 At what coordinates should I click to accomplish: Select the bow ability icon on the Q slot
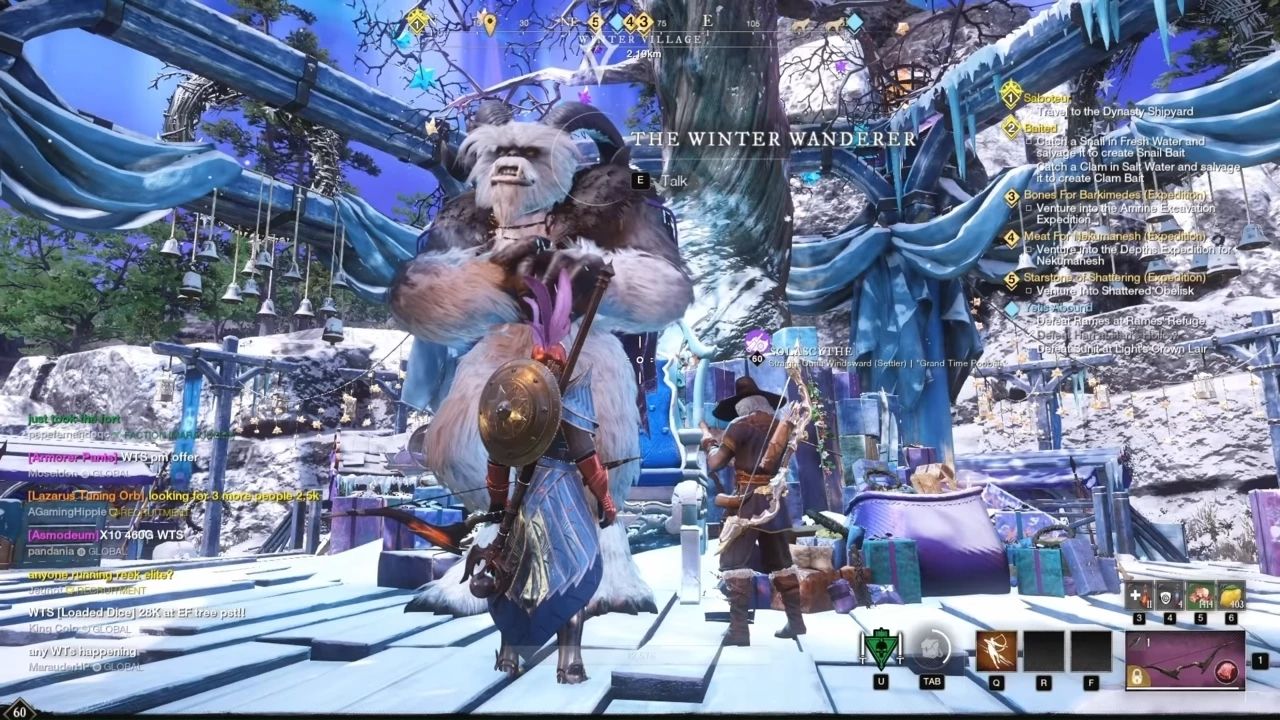[997, 651]
